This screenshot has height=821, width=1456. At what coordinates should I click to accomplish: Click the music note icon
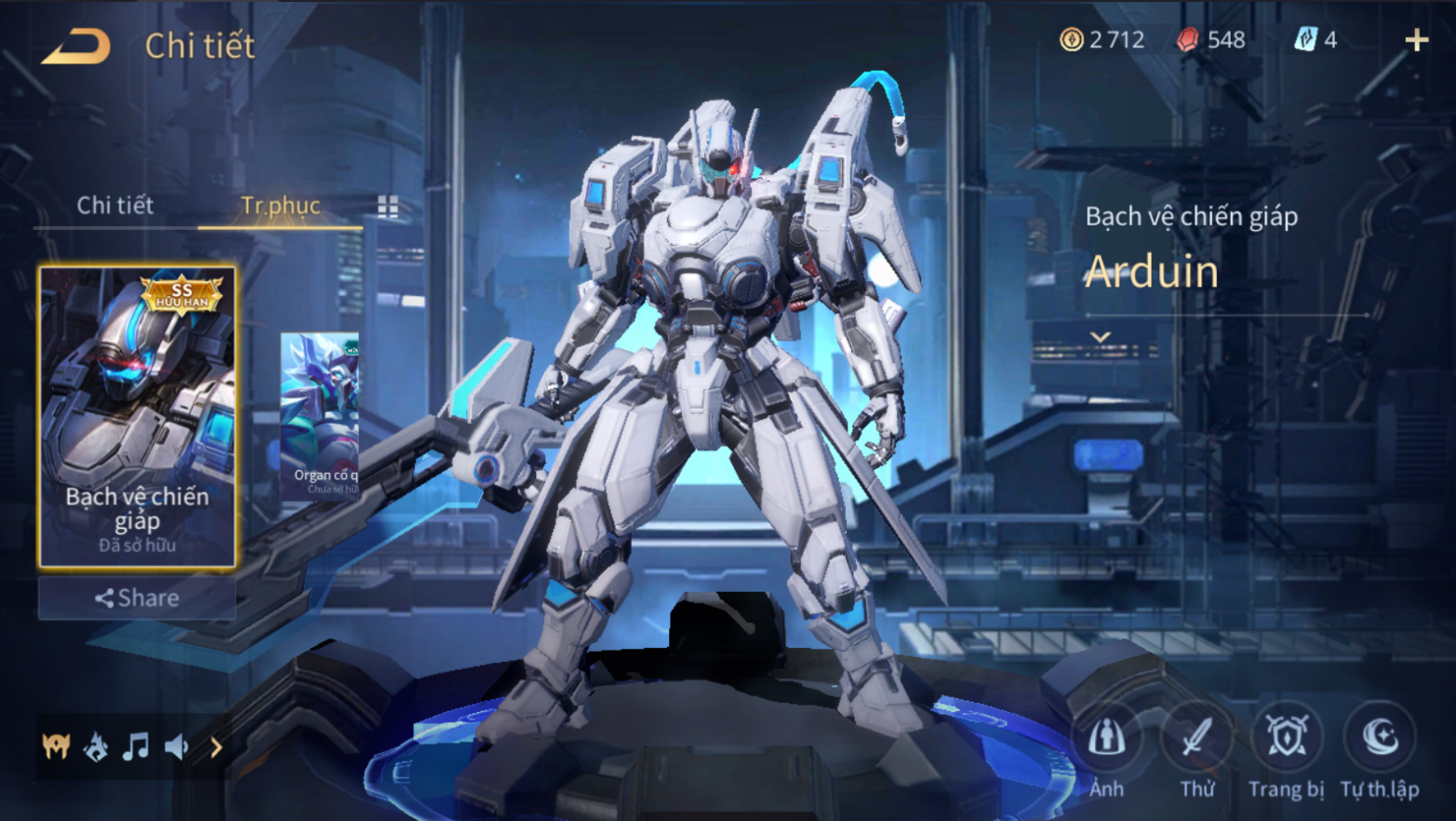[x=136, y=747]
